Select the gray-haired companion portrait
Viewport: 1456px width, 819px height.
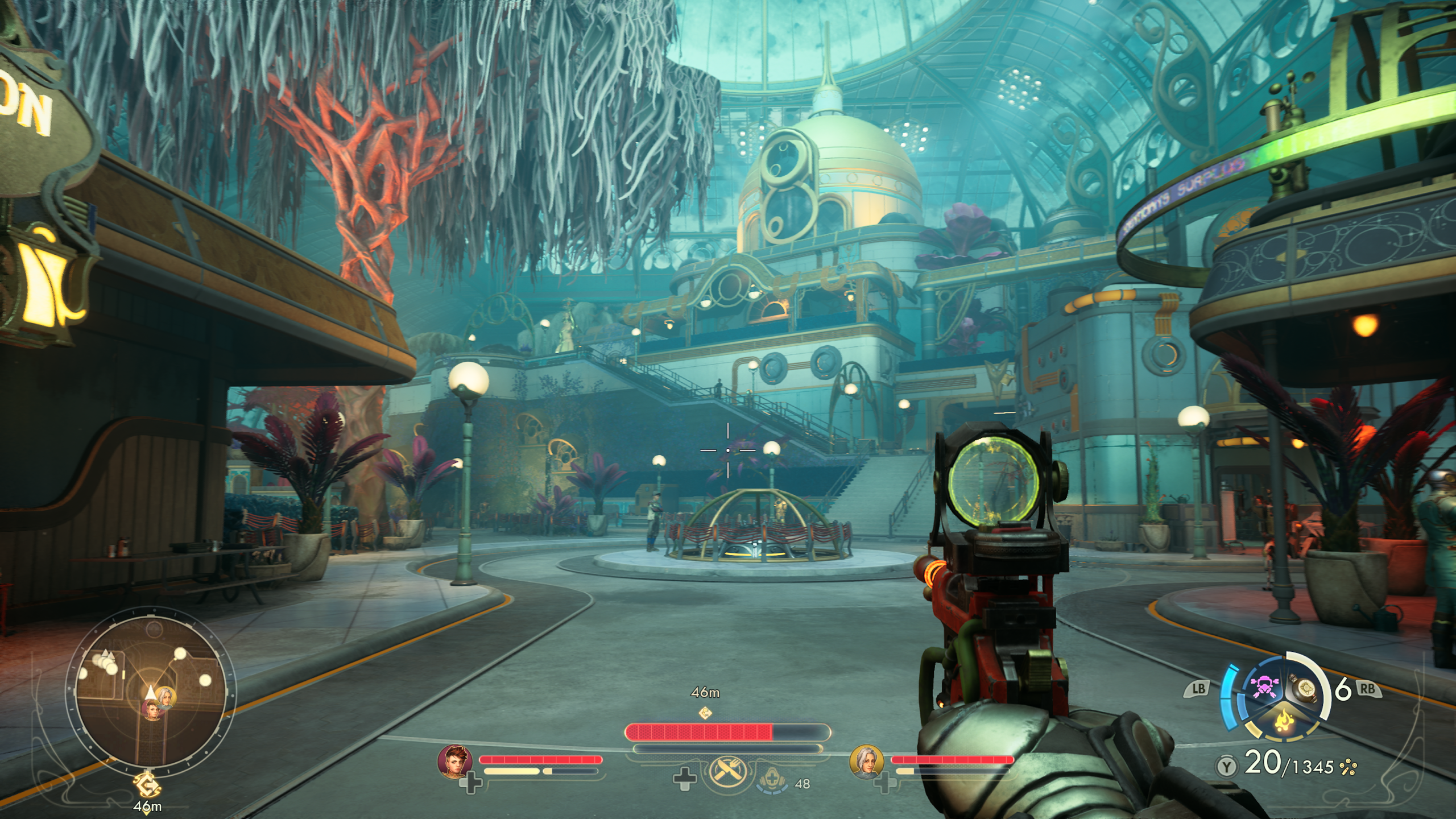(867, 761)
